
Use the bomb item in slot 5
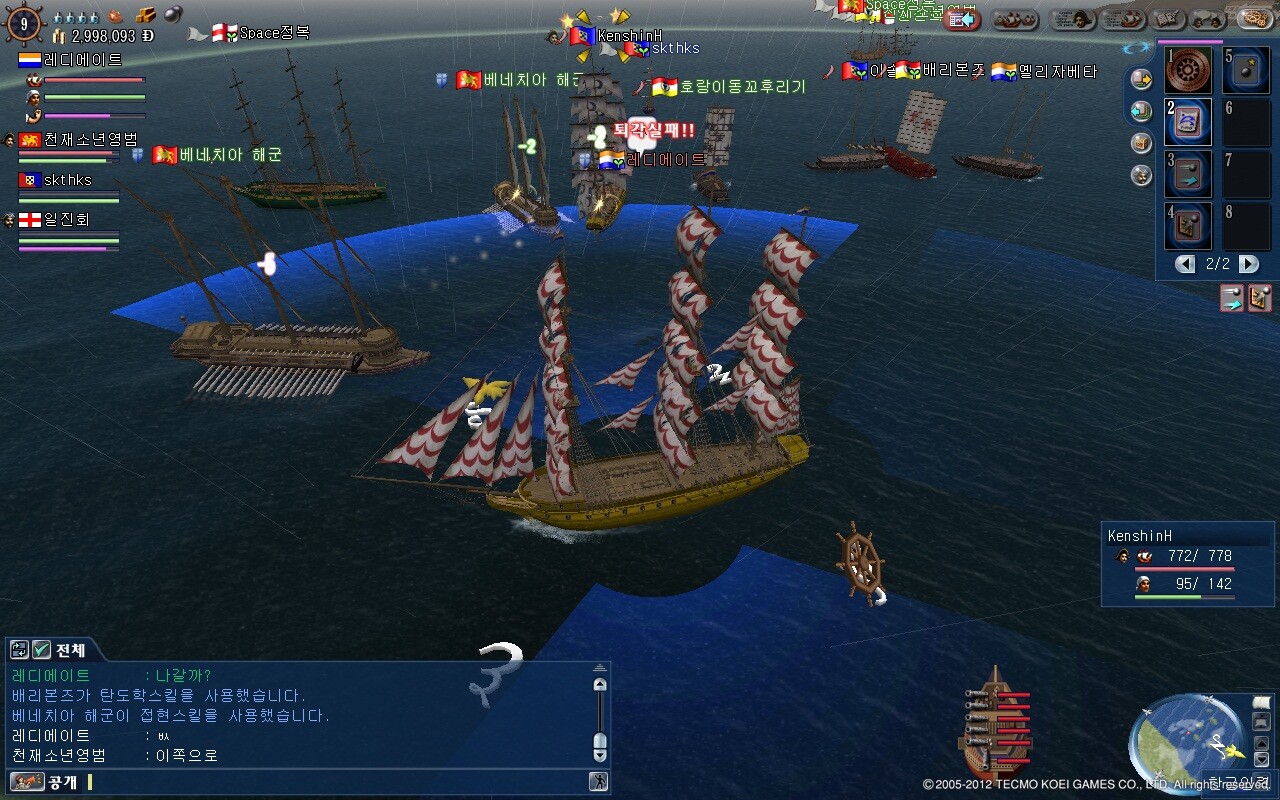(x=1247, y=71)
